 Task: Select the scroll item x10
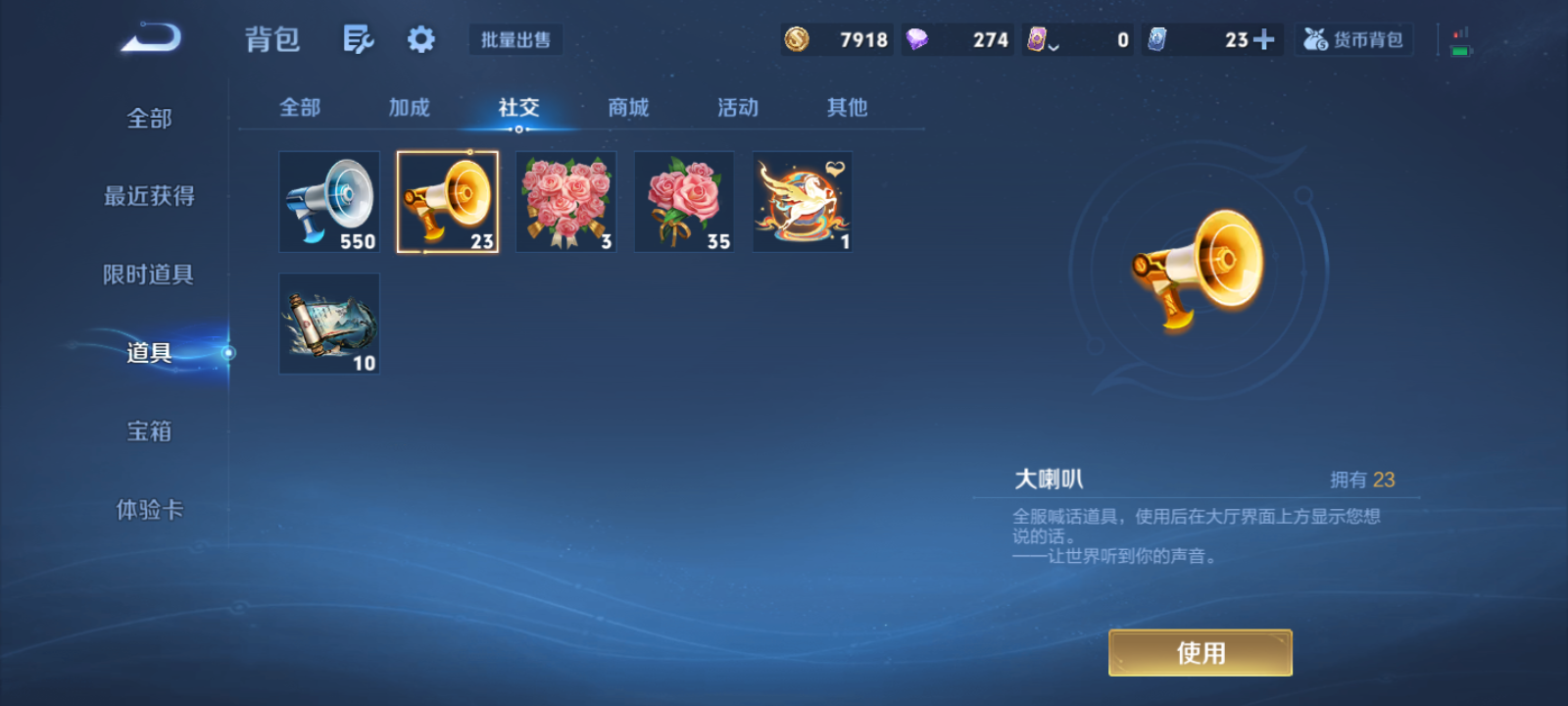328,324
